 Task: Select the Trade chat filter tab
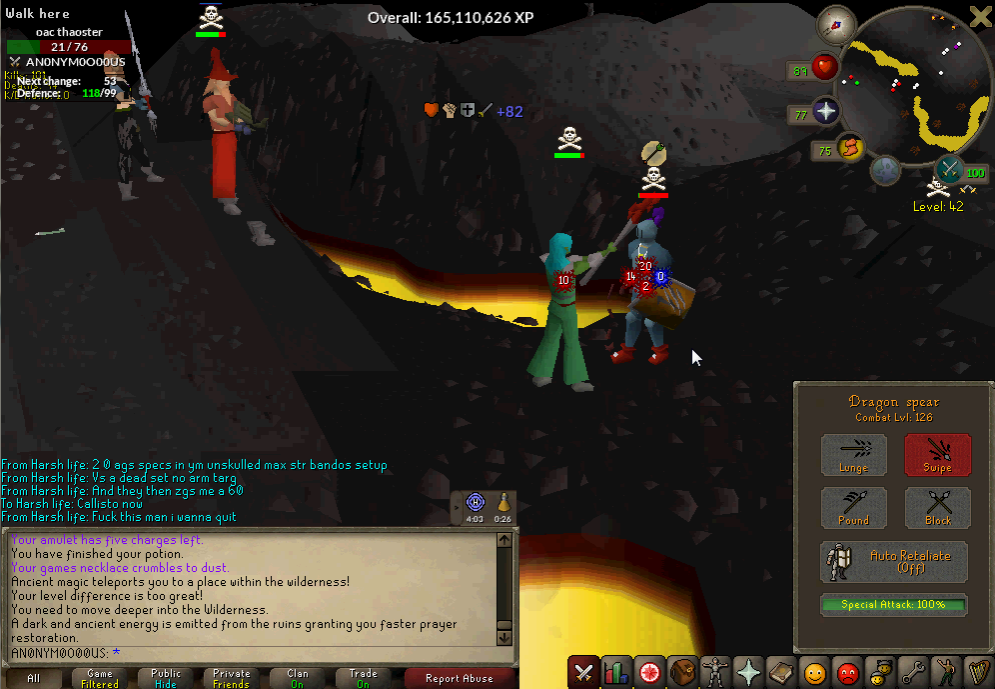(363, 678)
